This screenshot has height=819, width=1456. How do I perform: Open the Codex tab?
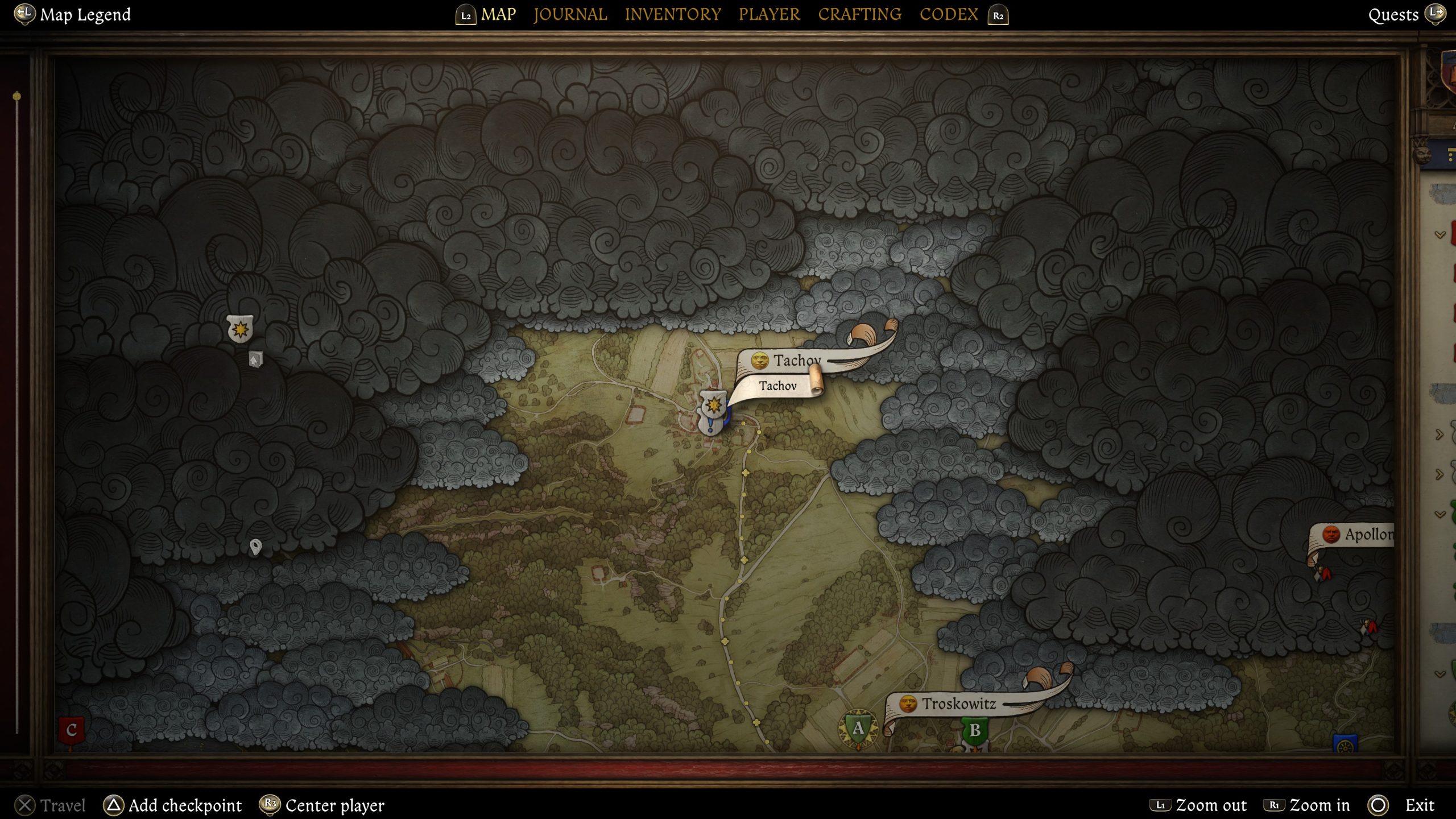949,14
